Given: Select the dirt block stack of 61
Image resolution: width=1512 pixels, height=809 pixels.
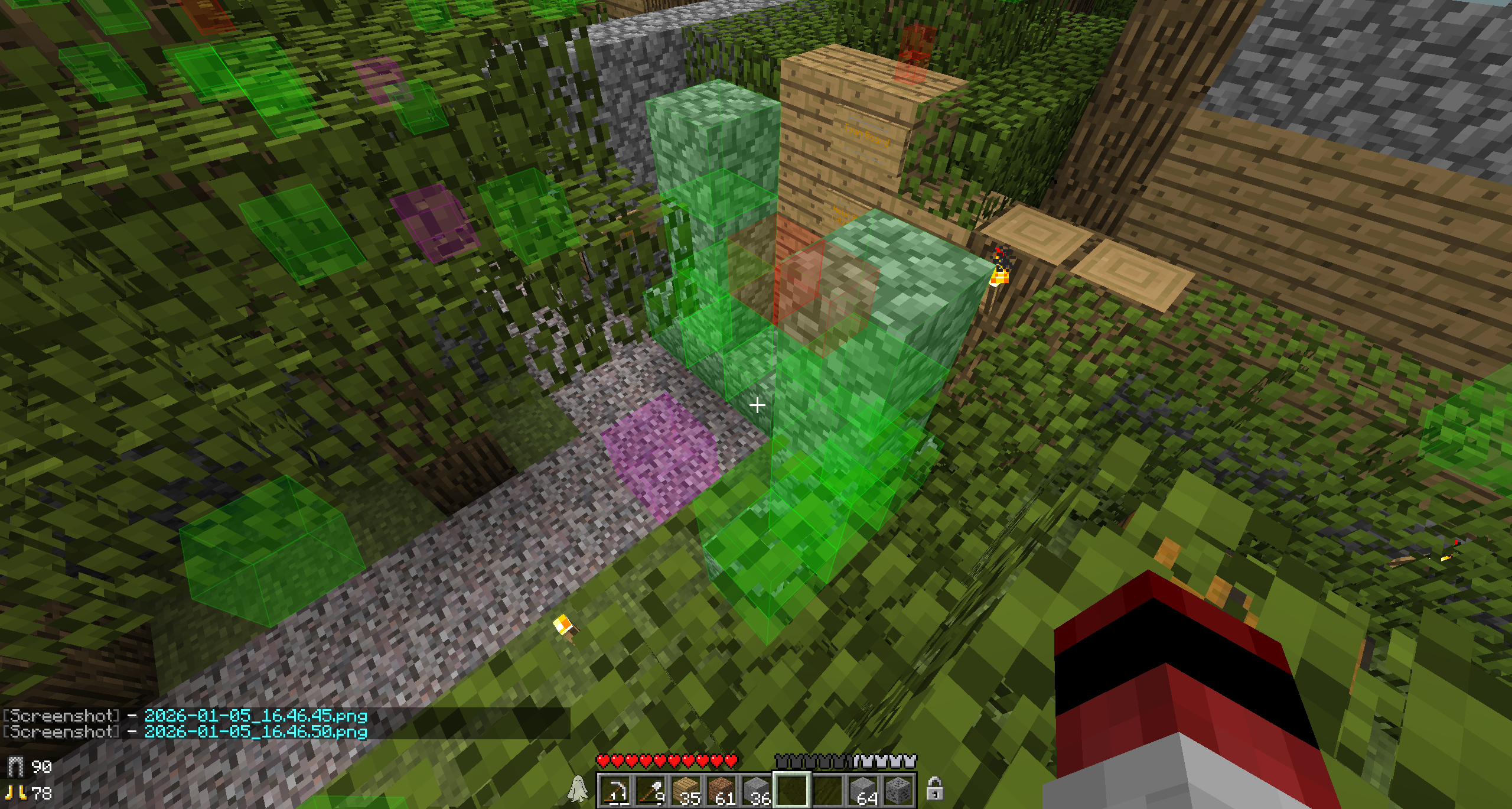Looking at the screenshot, I should pyautogui.click(x=721, y=790).
